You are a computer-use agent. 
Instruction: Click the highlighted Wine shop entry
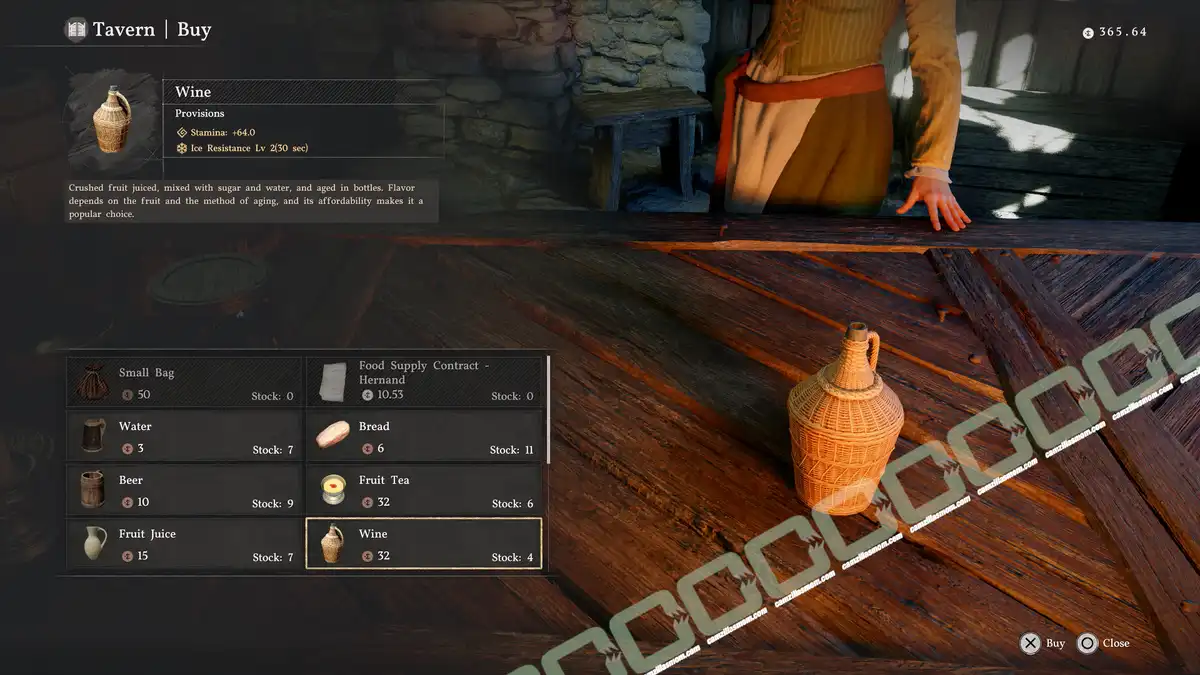click(424, 544)
